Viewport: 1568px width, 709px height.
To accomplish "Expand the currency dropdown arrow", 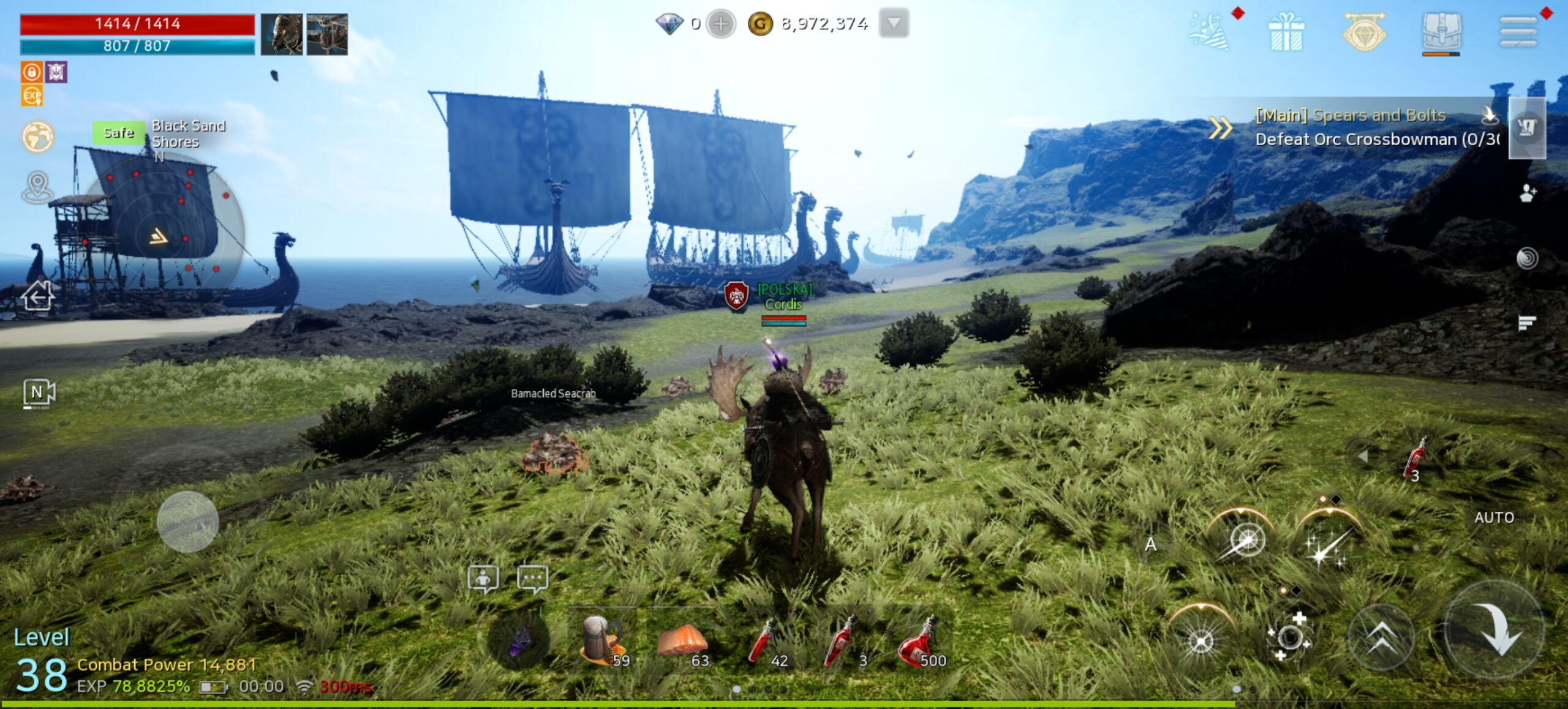I will (x=894, y=24).
